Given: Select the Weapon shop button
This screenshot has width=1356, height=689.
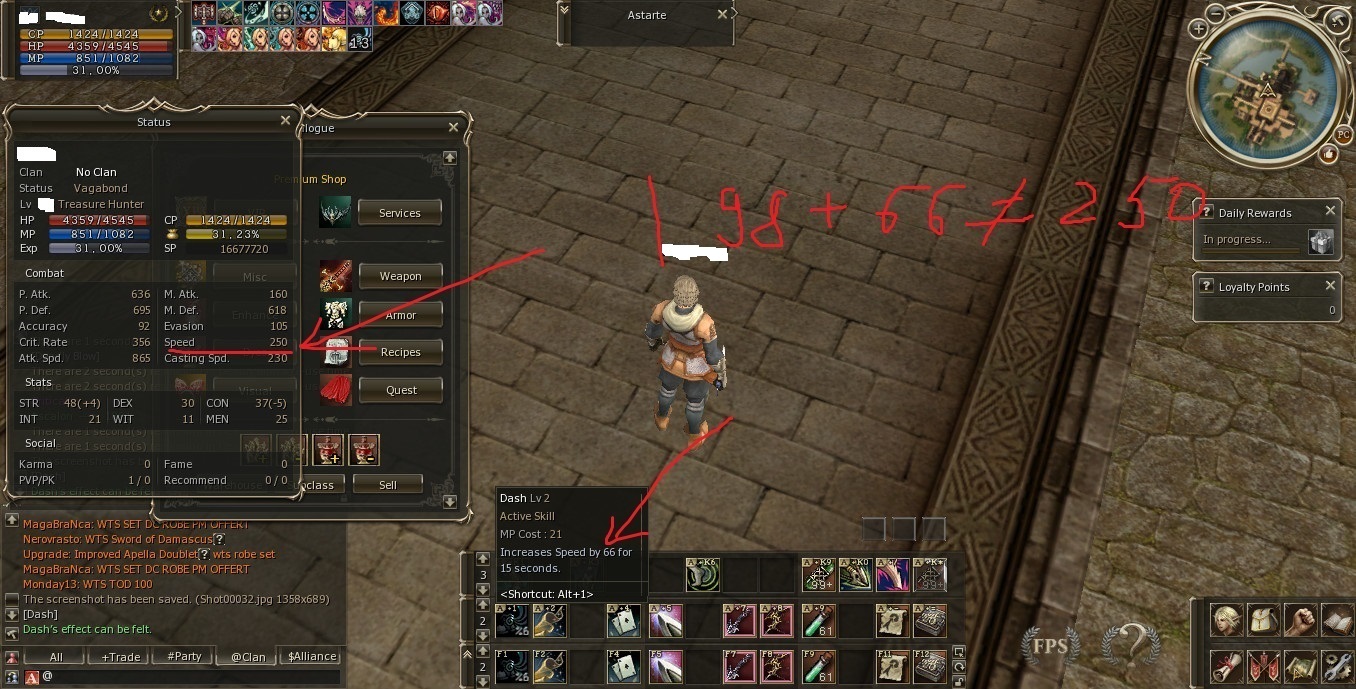Looking at the screenshot, I should point(400,276).
